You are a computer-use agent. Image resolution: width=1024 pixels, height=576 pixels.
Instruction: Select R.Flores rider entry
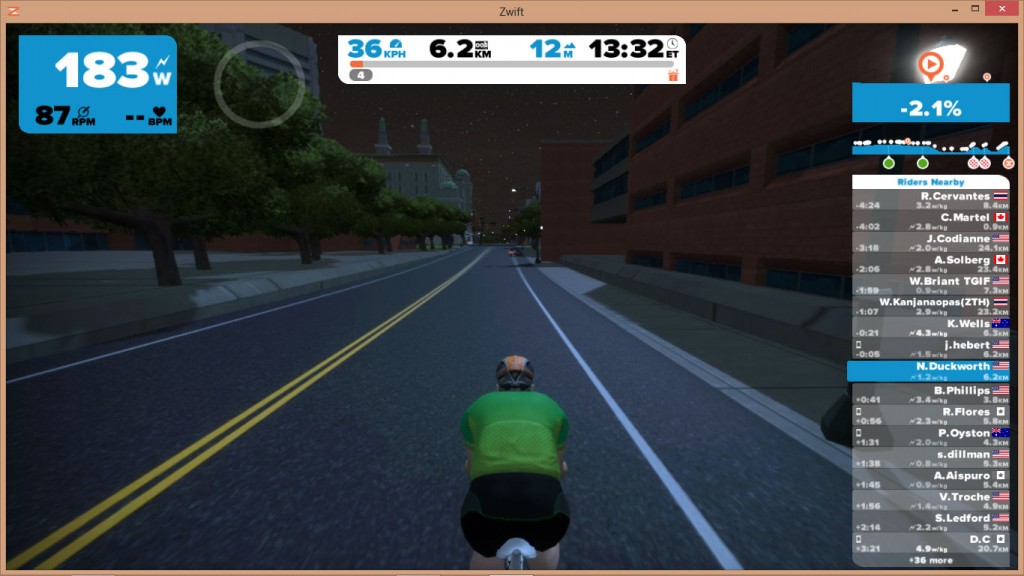click(930, 416)
